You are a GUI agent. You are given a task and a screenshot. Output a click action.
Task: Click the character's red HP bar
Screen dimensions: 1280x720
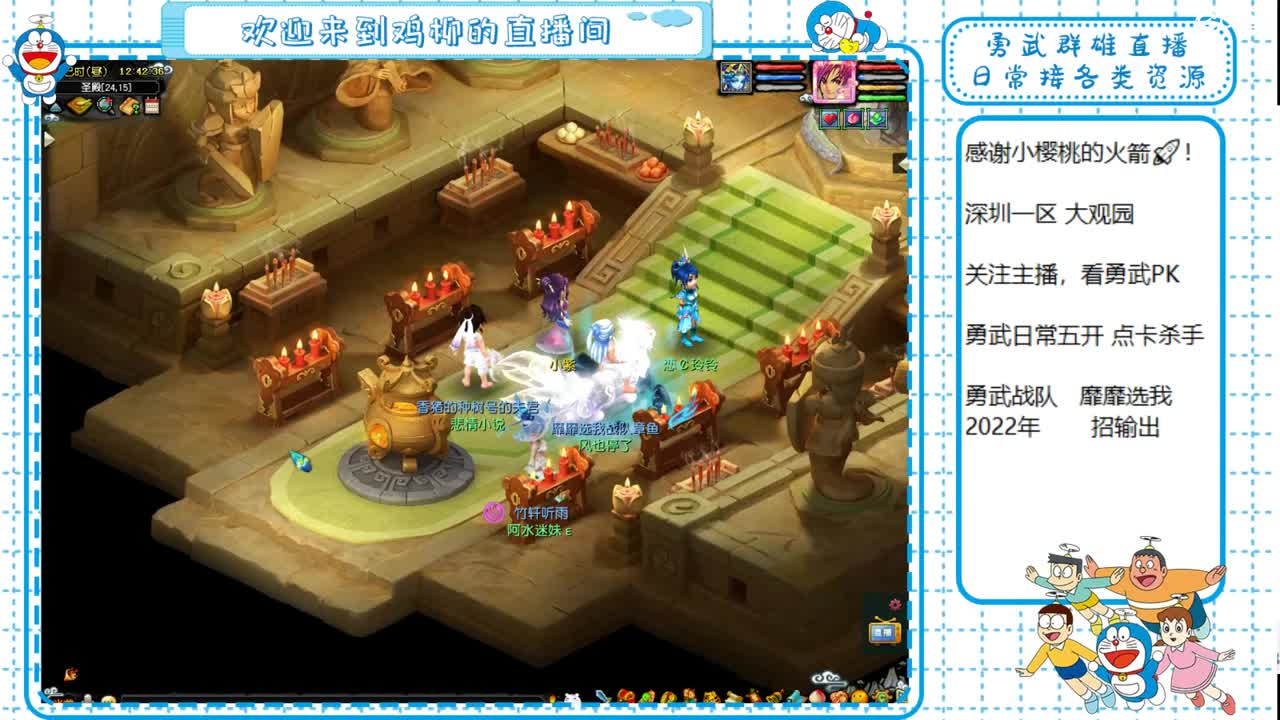tap(880, 67)
